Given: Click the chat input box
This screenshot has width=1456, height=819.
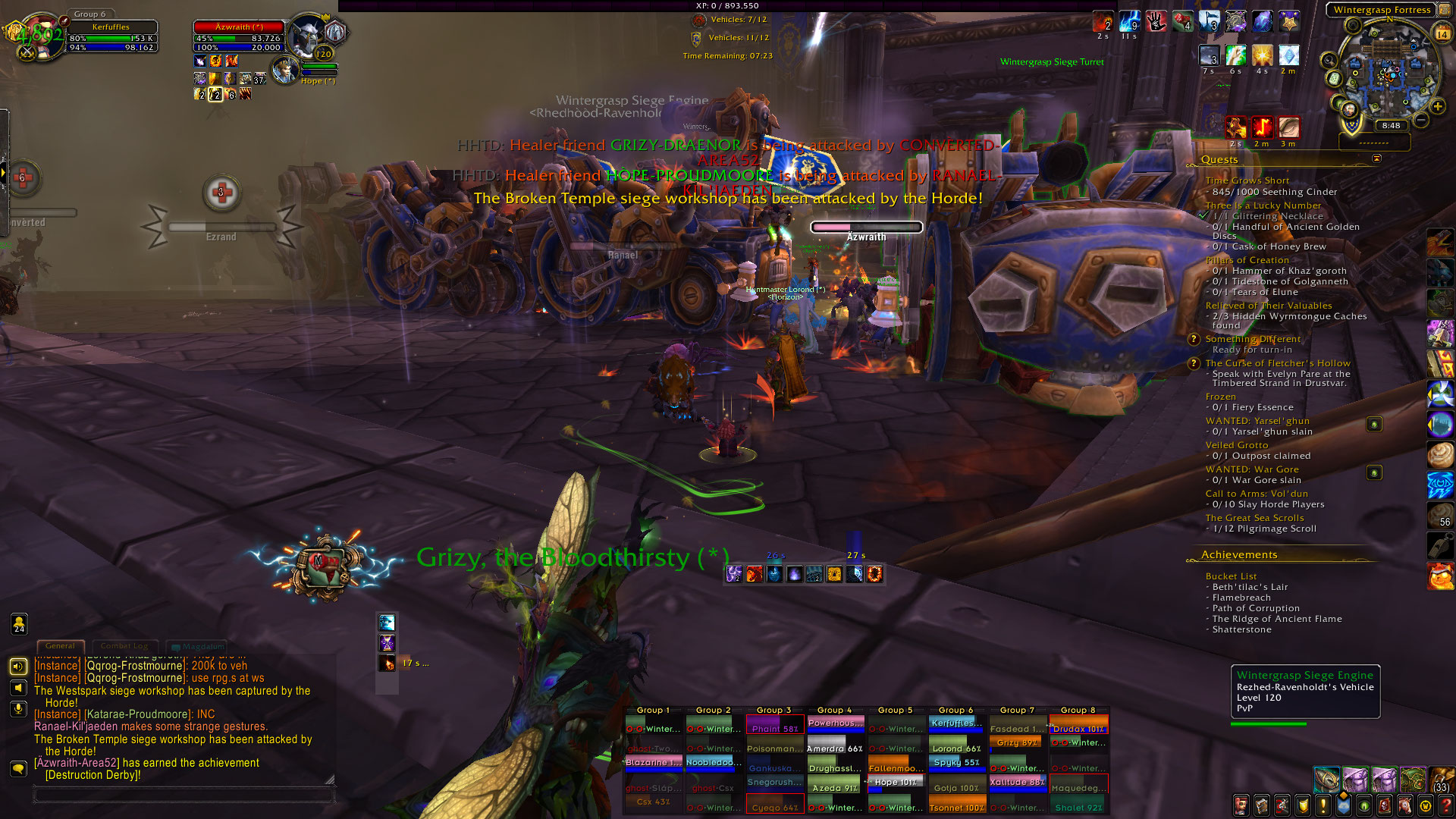Looking at the screenshot, I should [184, 795].
